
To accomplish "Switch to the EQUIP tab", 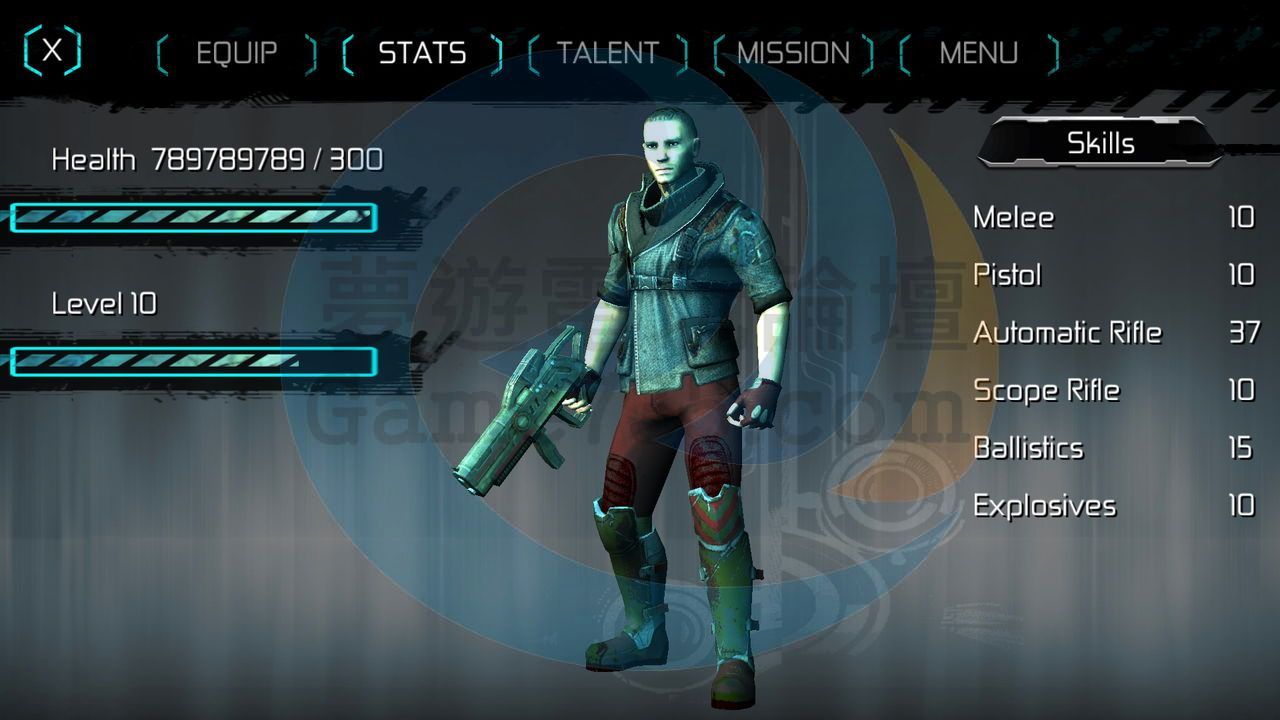I will tap(237, 53).
